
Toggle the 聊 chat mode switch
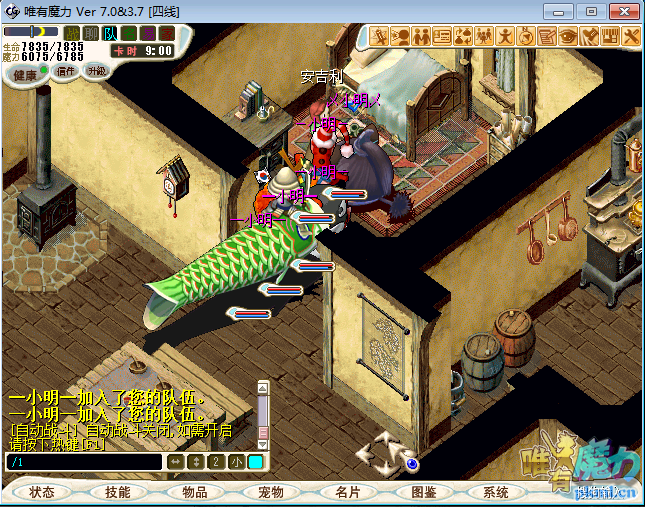(91, 34)
